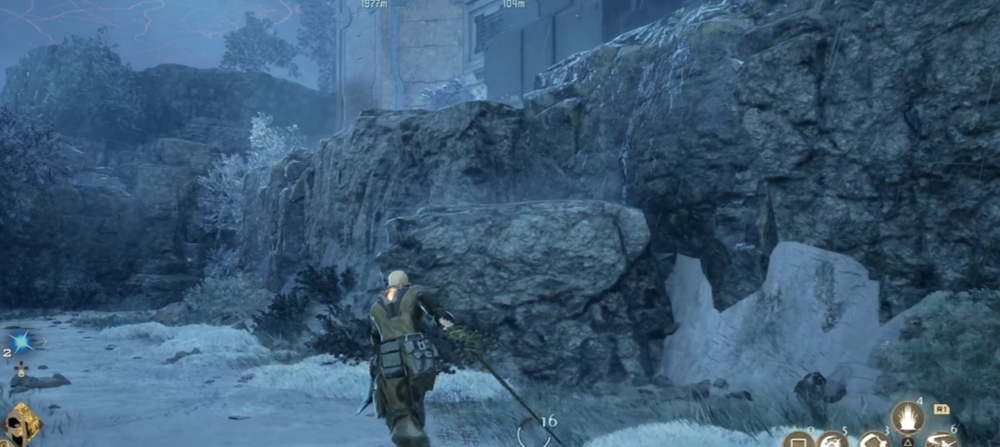
Task: Select the square-symbol ability slot
Action: [x=797, y=441]
